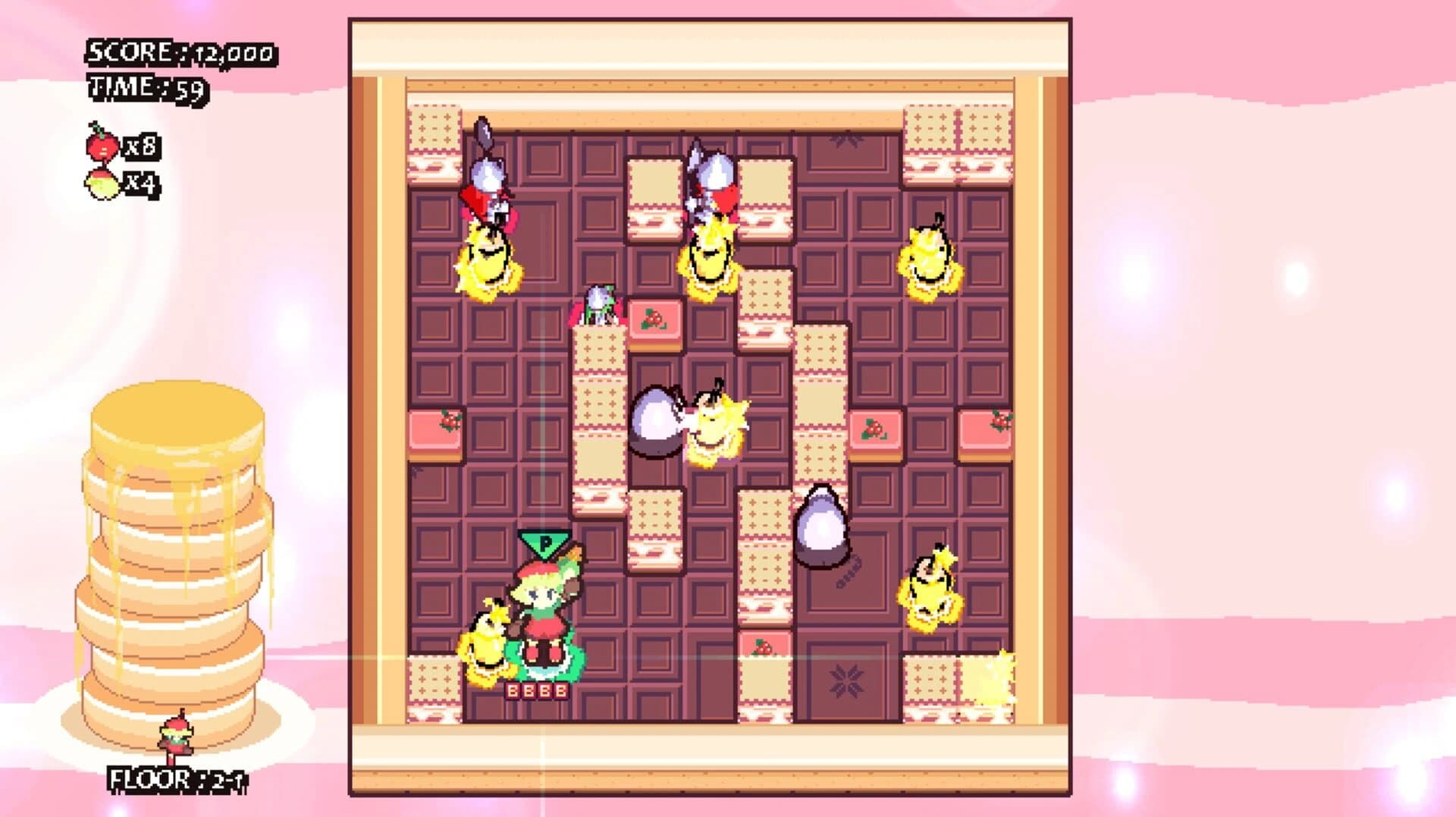This screenshot has width=1456, height=817.
Task: Select the lemon counter icon
Action: click(101, 184)
